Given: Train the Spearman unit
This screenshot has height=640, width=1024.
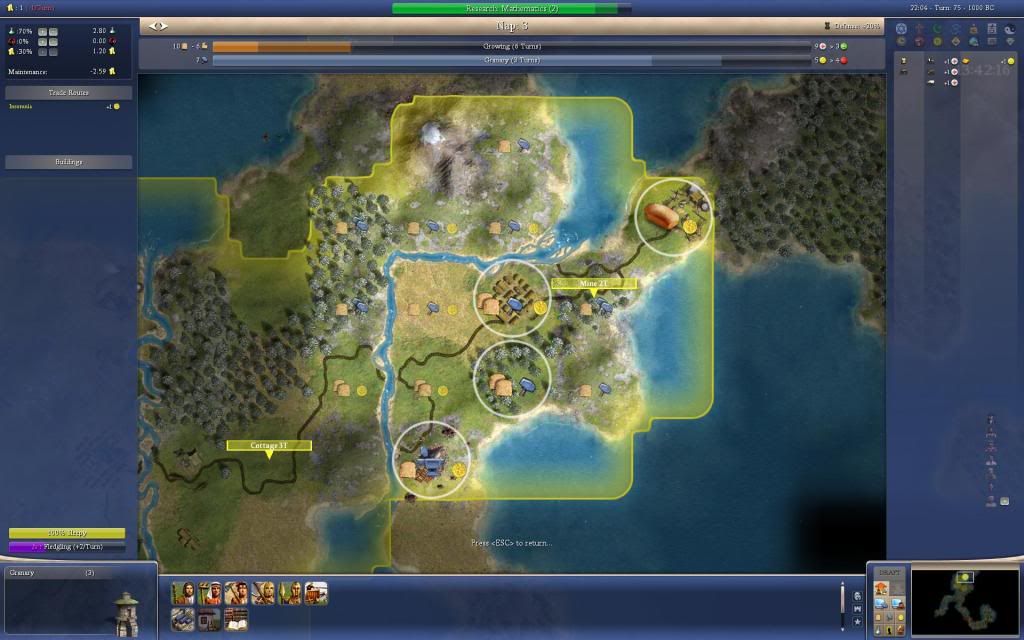Looking at the screenshot, I should (x=290, y=594).
